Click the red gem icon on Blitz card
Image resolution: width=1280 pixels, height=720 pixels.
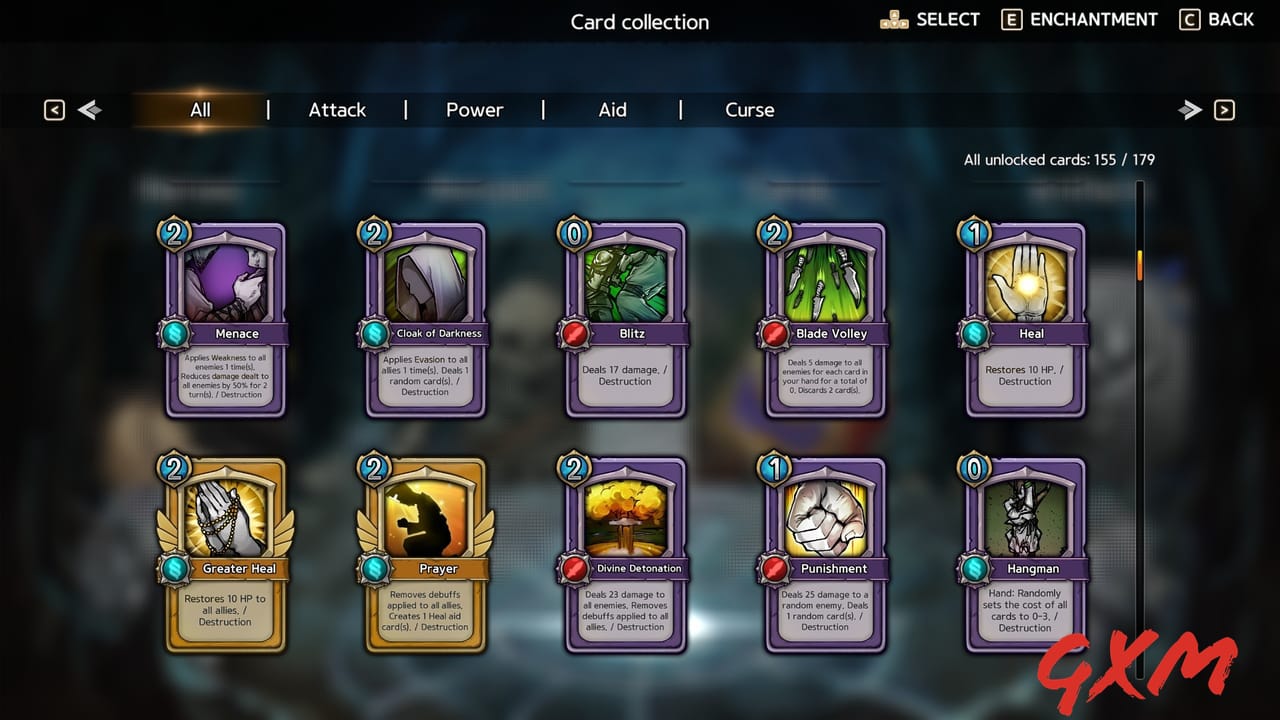573,333
